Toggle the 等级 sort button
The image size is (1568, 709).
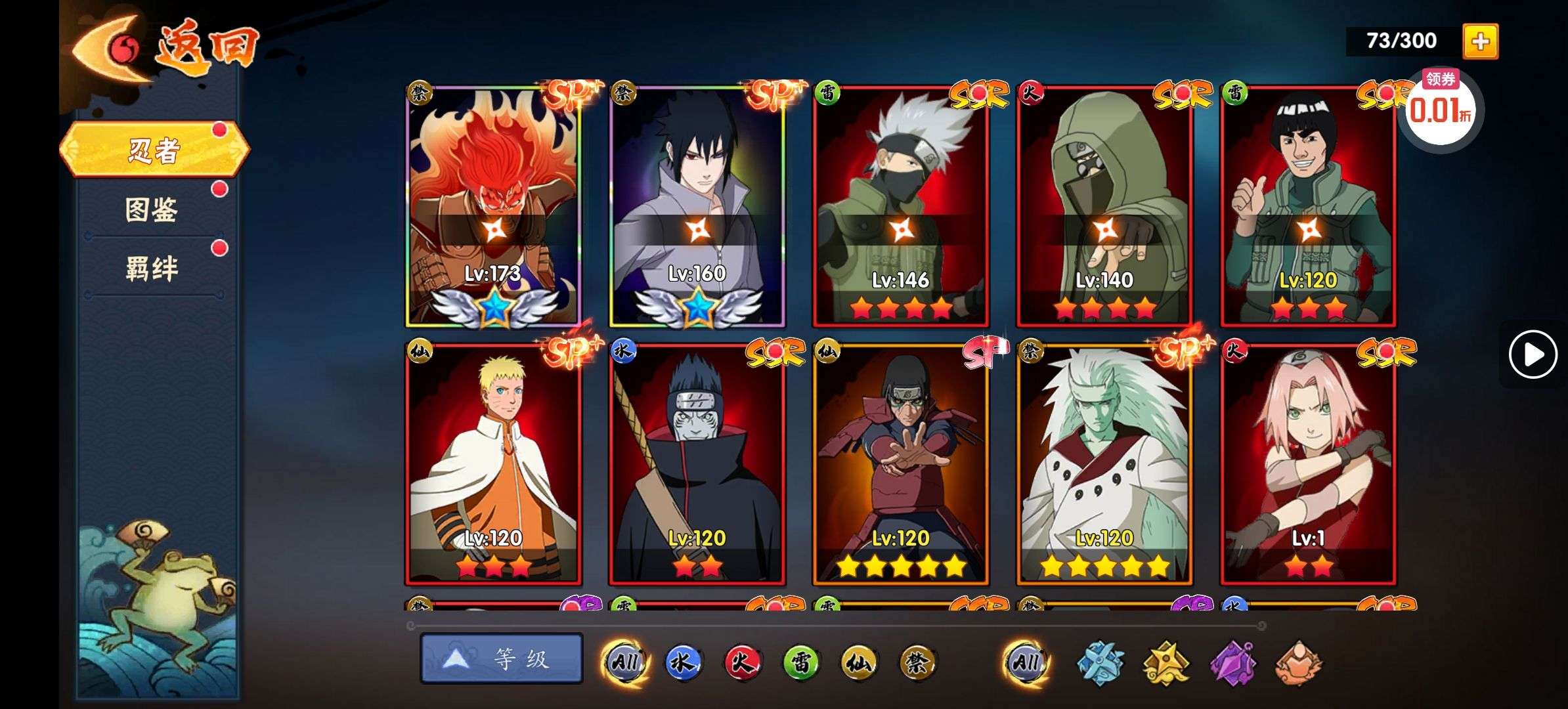tap(502, 658)
